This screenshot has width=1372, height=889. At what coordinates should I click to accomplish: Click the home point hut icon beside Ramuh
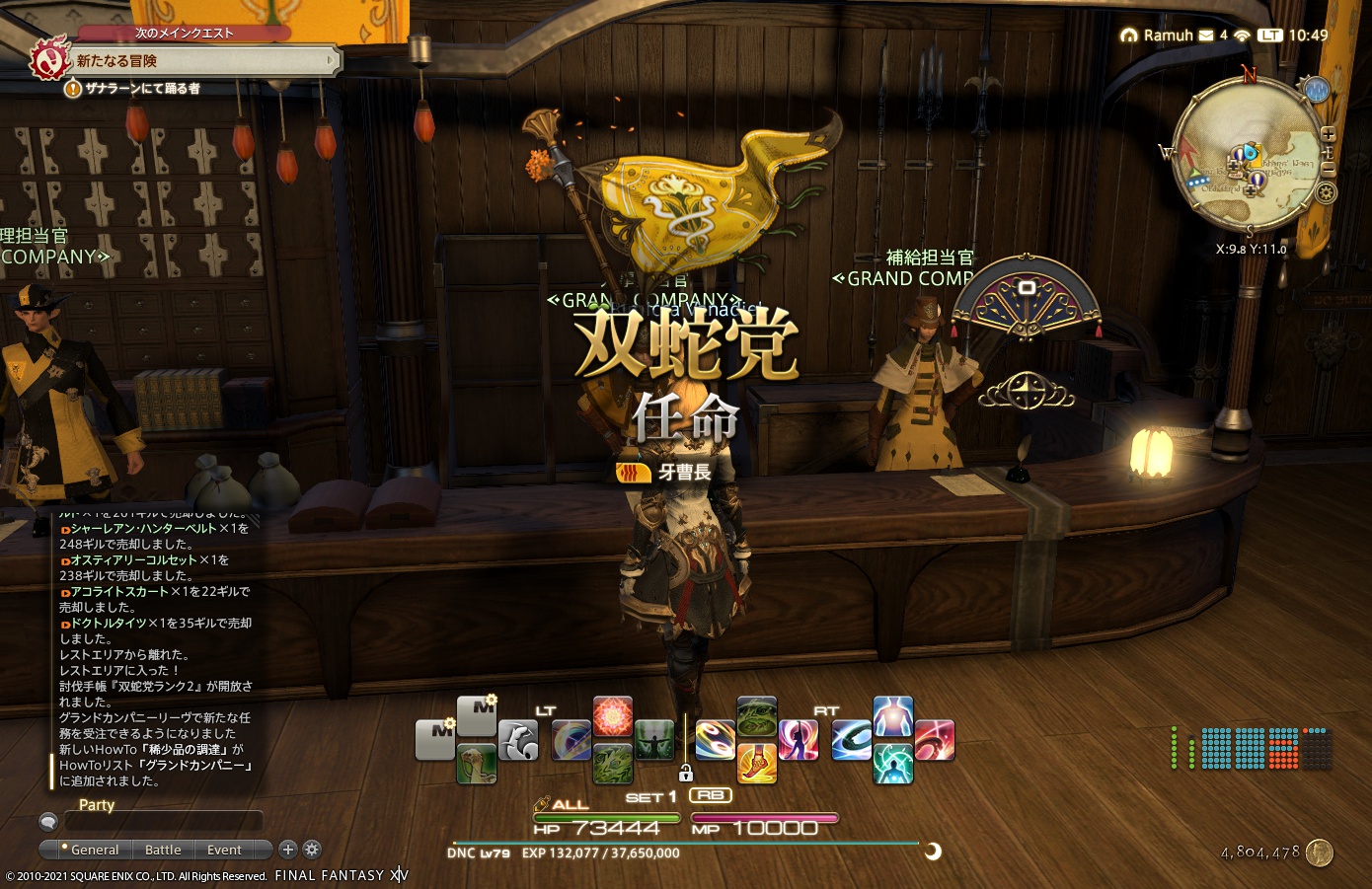tap(1128, 36)
